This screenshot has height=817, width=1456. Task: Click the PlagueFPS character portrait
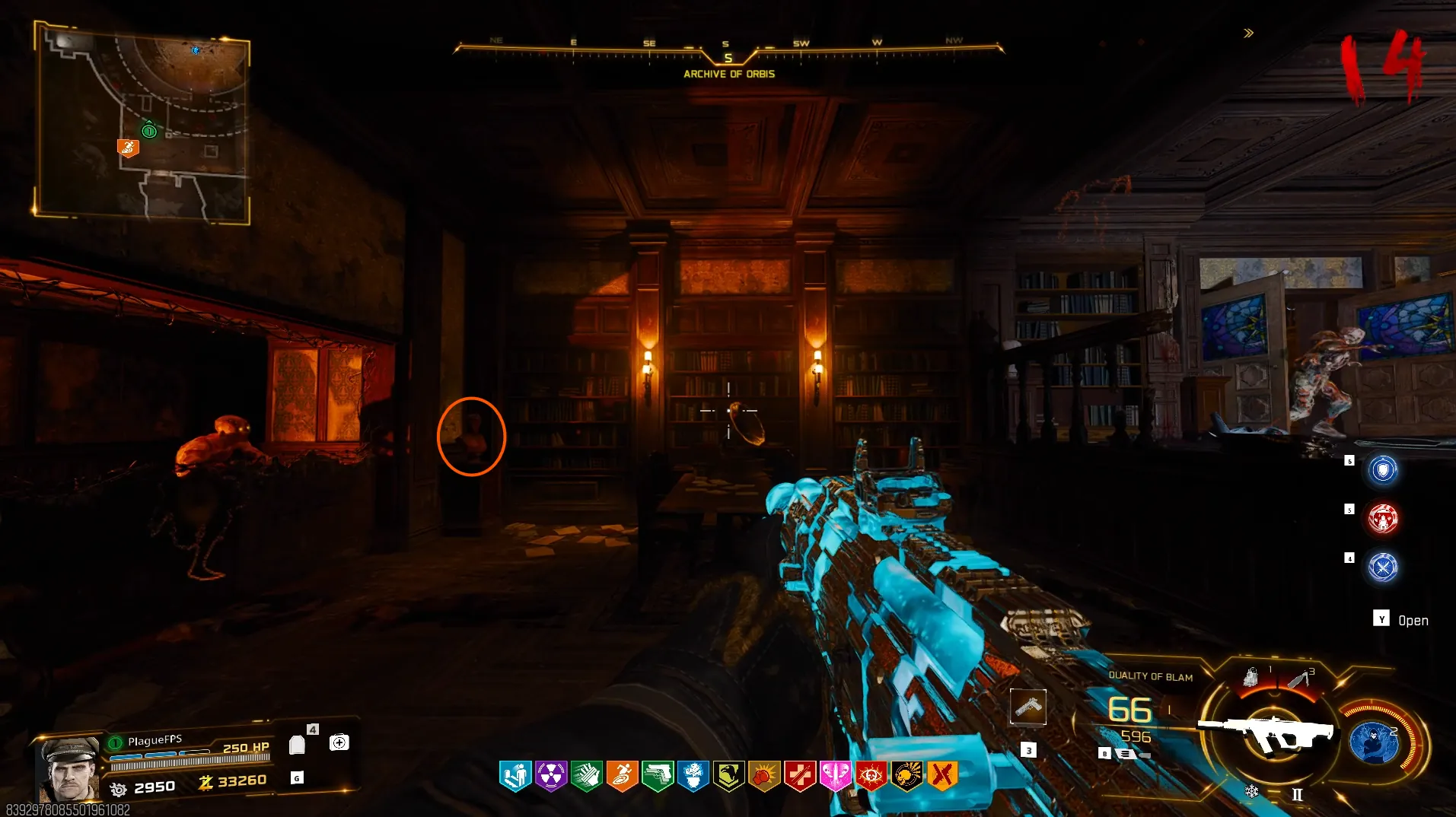tap(70, 770)
